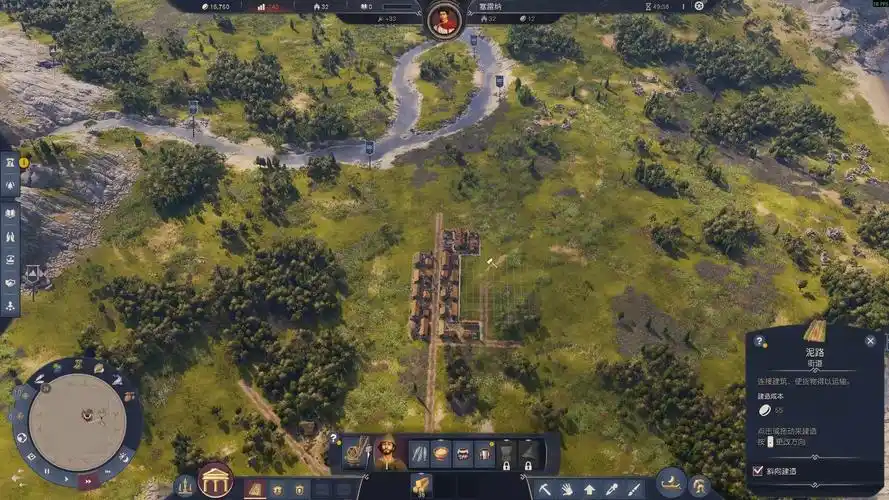889x500 pixels.
Task: Open the settings gear icon
Action: [x=699, y=5]
